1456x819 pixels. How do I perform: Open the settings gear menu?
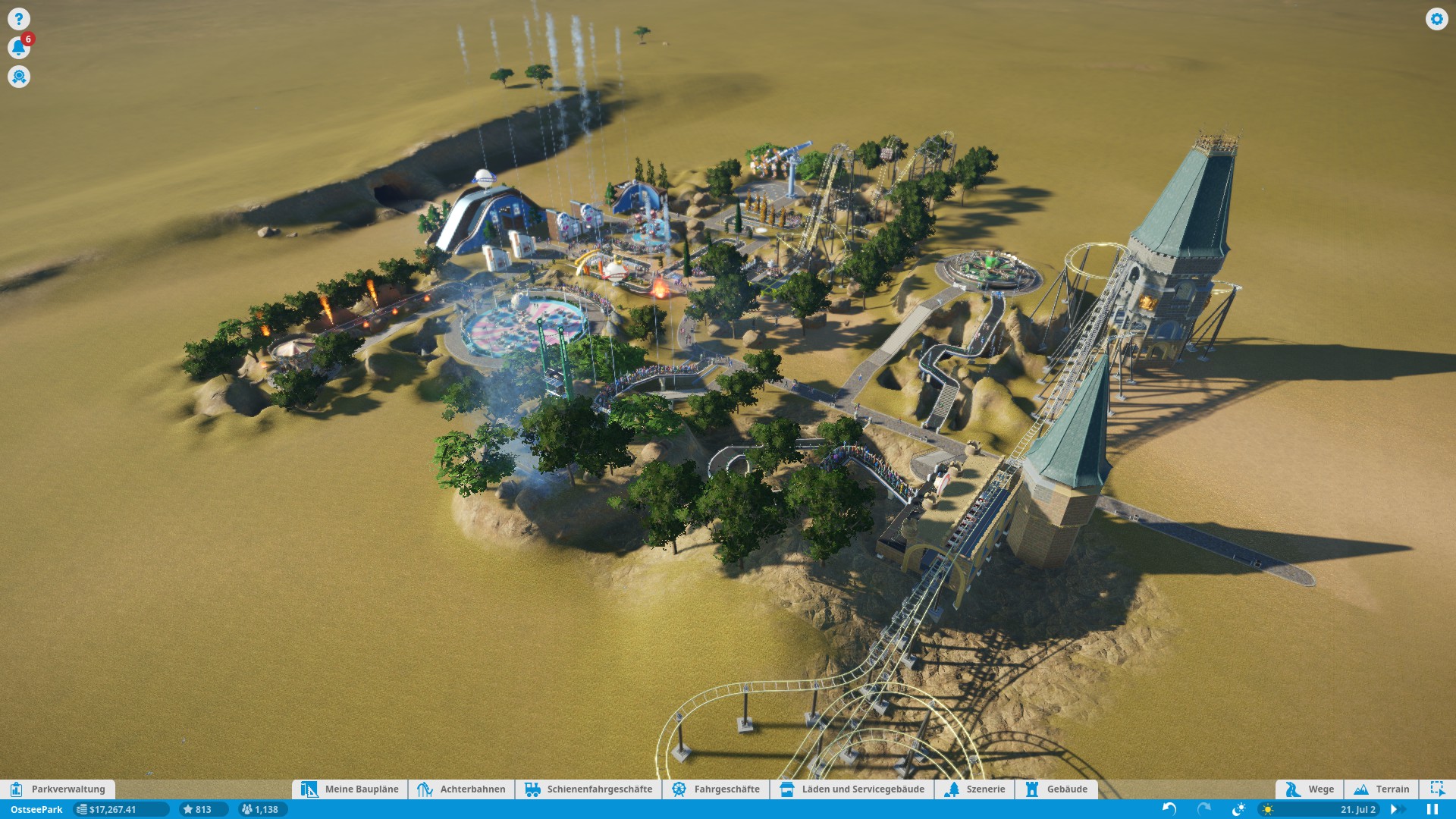pyautogui.click(x=1436, y=19)
